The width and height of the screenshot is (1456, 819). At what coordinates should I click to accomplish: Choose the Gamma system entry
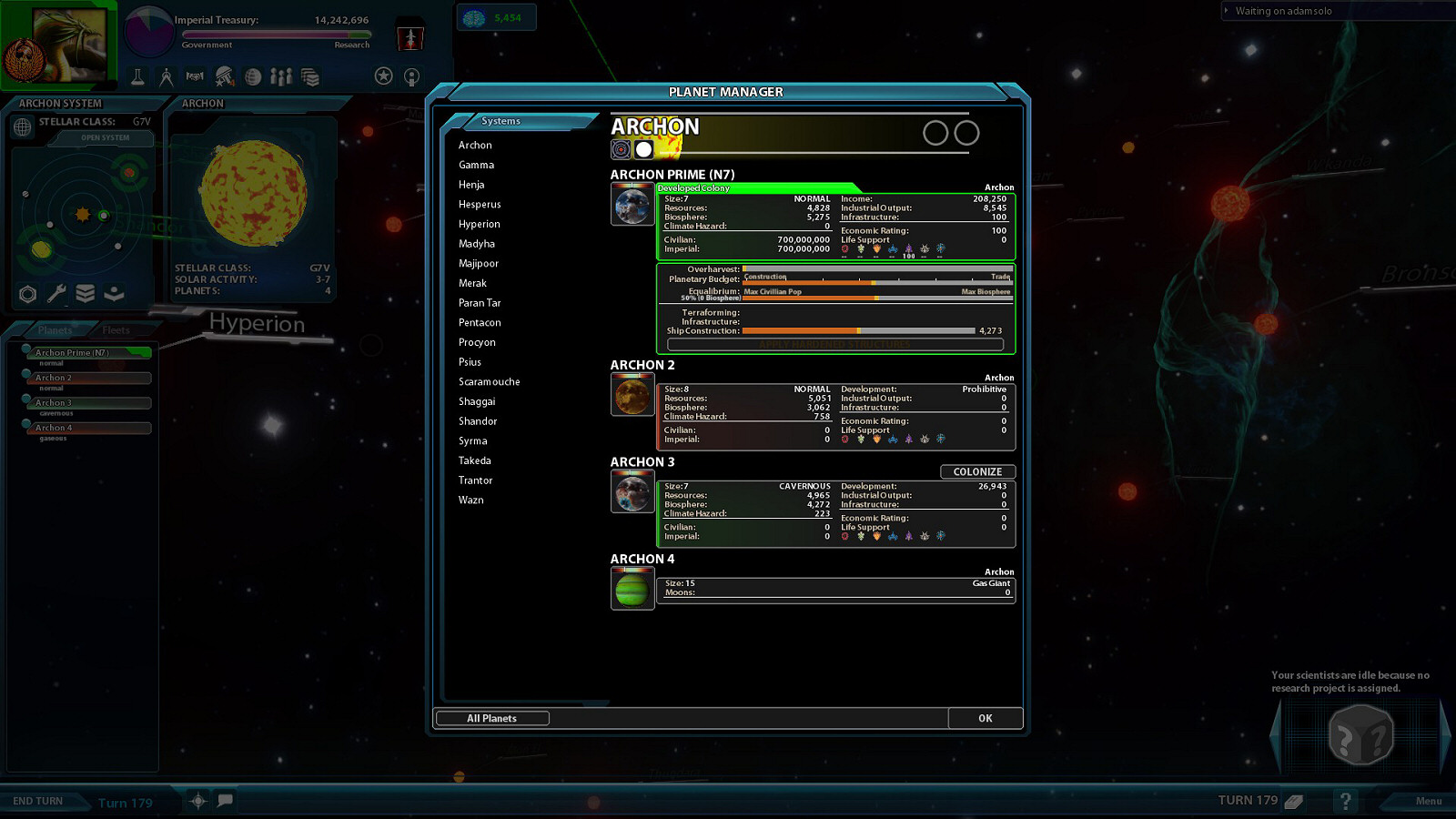click(476, 165)
